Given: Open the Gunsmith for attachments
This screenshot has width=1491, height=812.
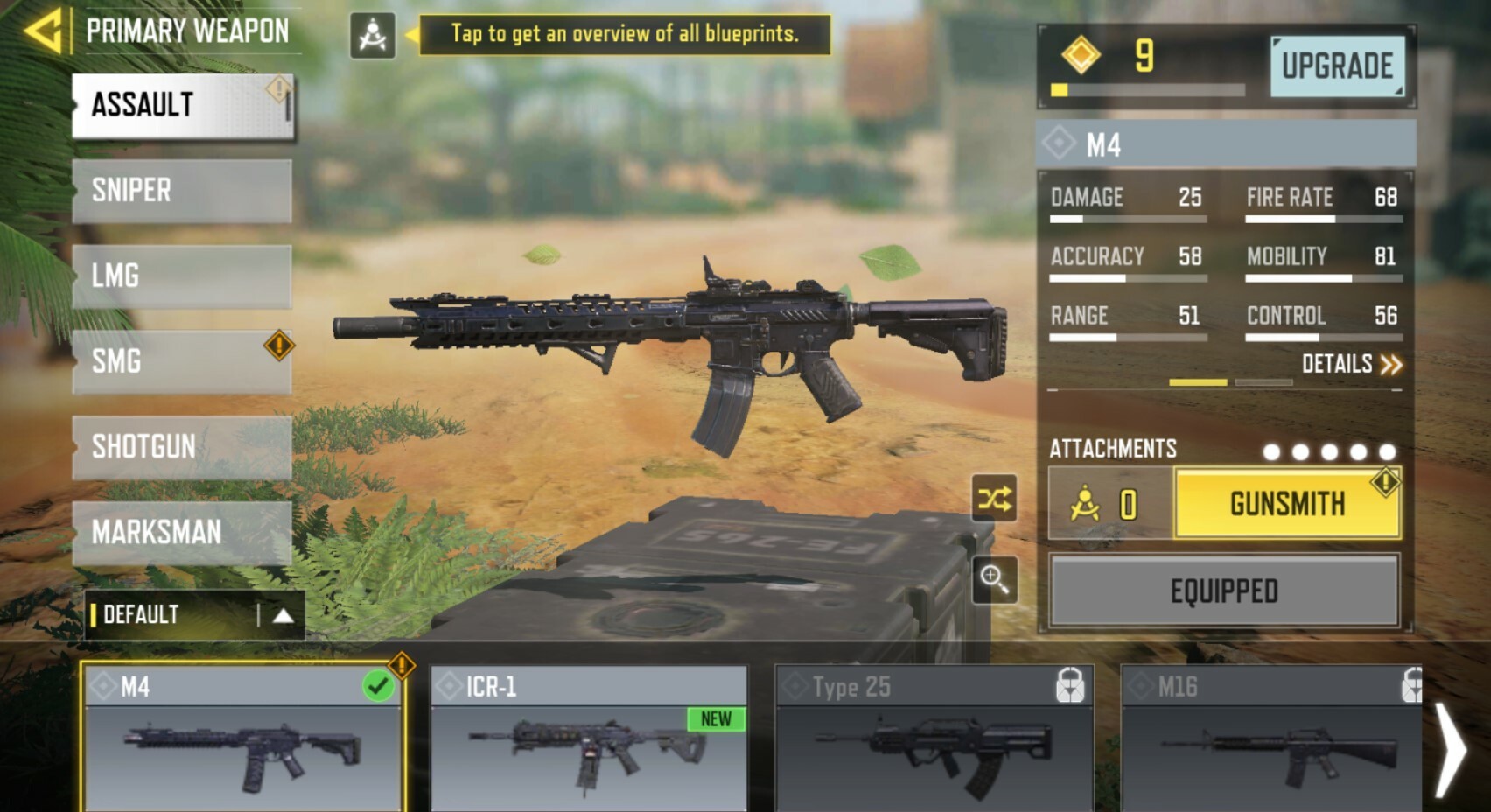Looking at the screenshot, I should [x=1286, y=504].
